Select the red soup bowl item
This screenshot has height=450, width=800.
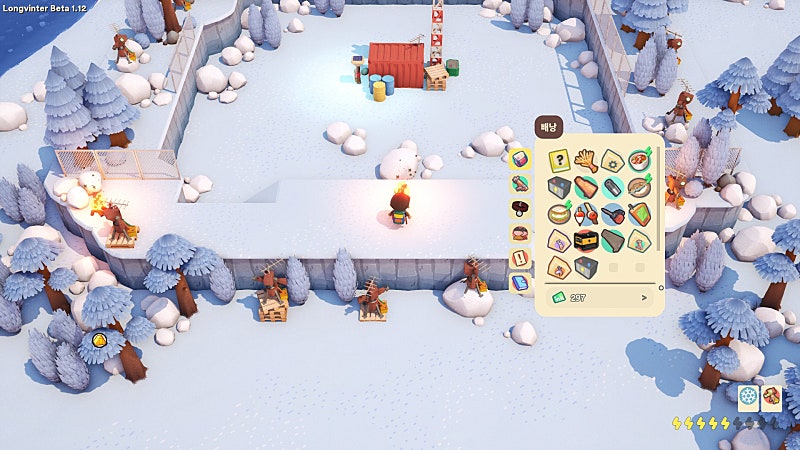coord(638,160)
